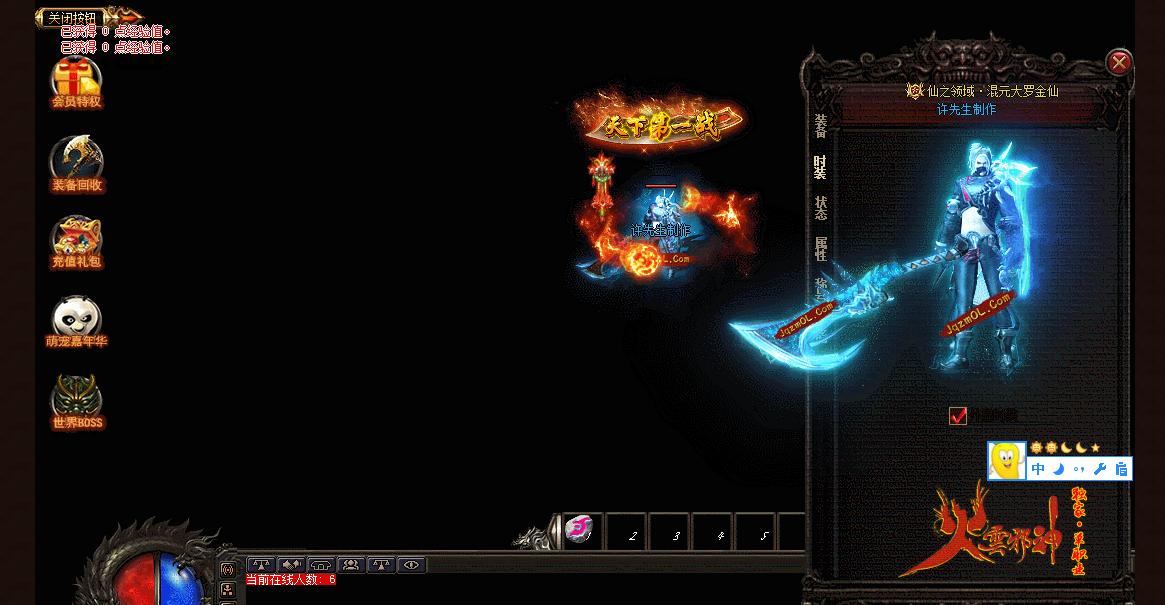Open the wrench settings on the input method bar

click(x=1099, y=468)
